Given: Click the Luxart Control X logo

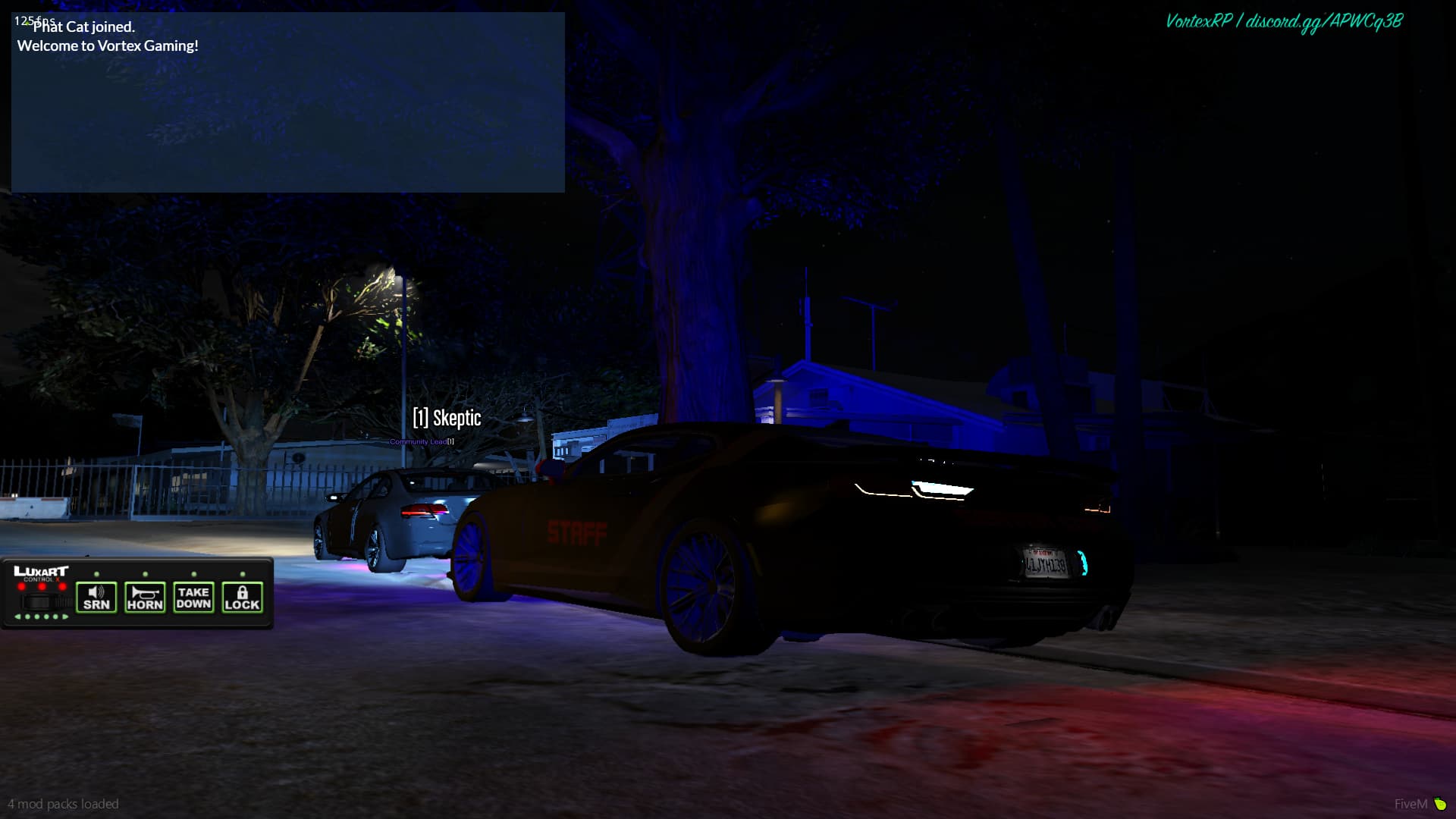Looking at the screenshot, I should pyautogui.click(x=42, y=572).
